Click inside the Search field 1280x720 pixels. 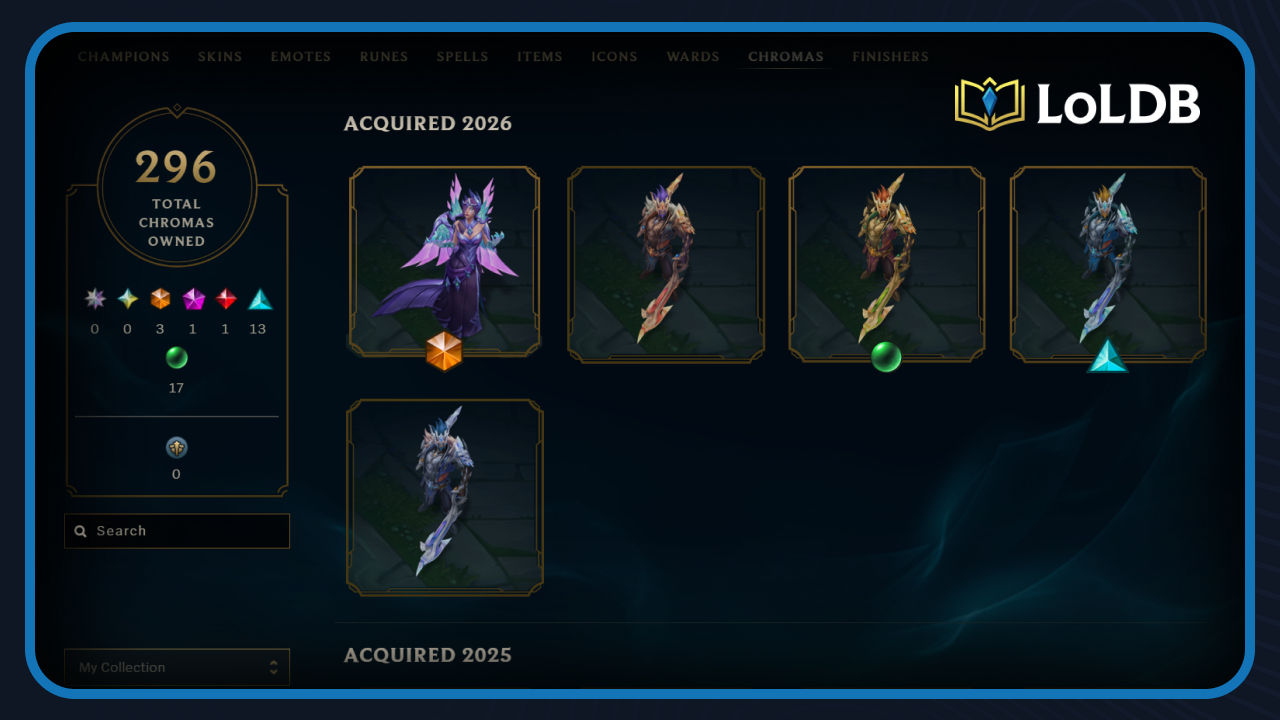[x=176, y=531]
